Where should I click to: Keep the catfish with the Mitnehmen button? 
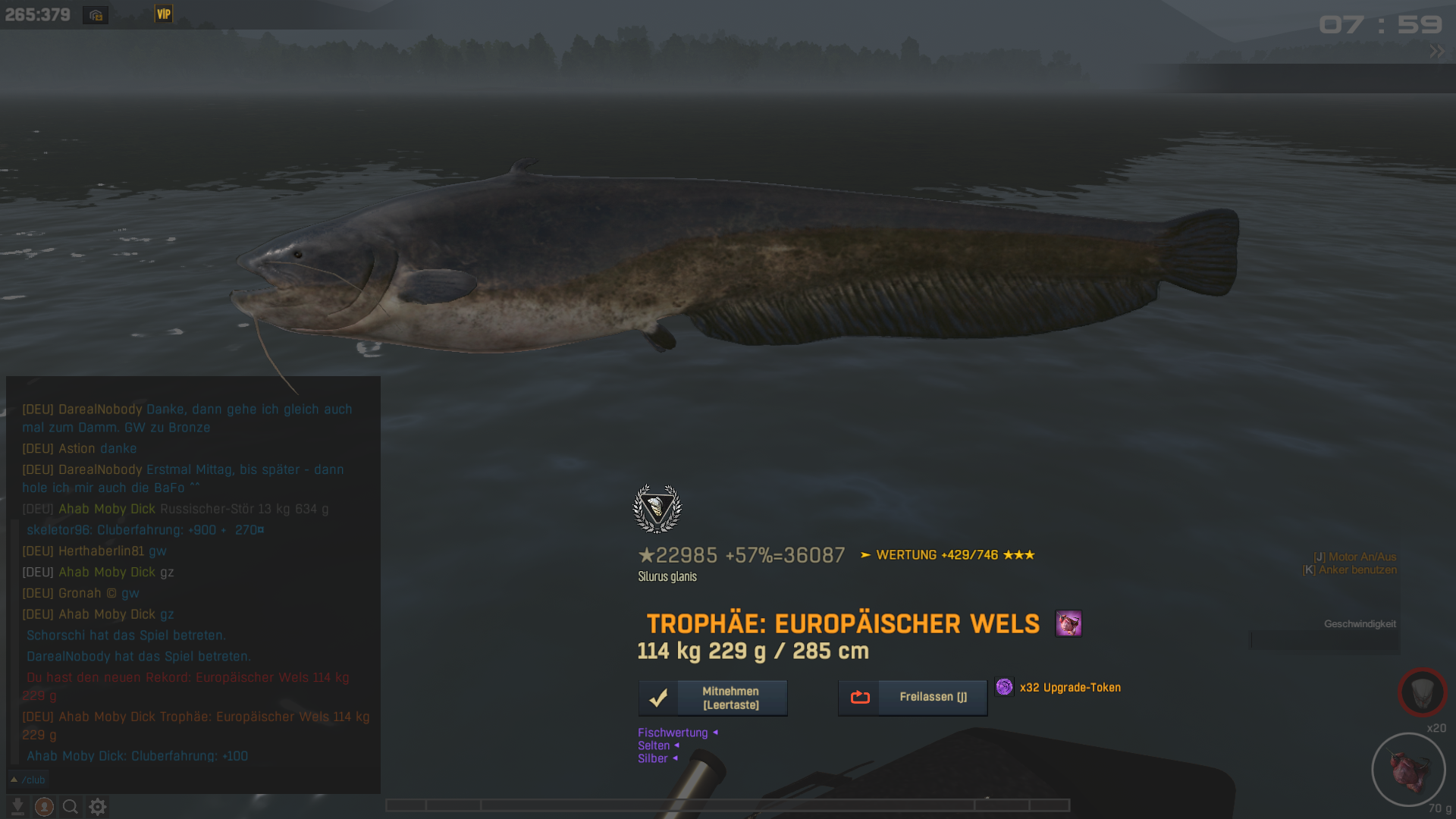(713, 698)
